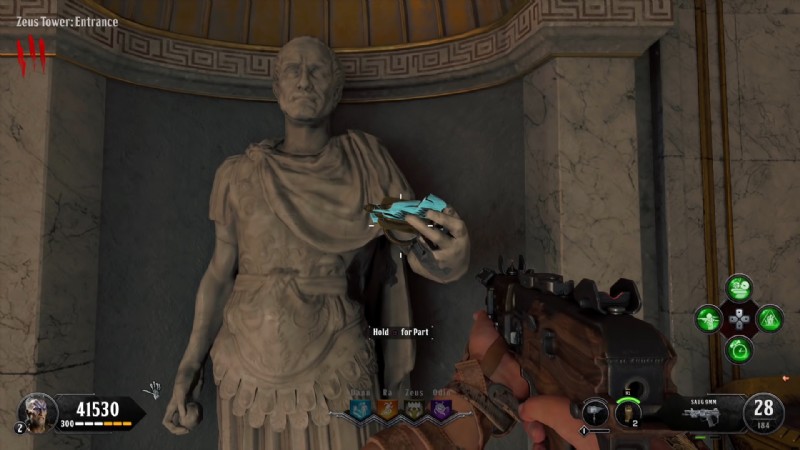This screenshot has height=450, width=800.
Task: Activate the right green elixir icon
Action: tap(769, 319)
